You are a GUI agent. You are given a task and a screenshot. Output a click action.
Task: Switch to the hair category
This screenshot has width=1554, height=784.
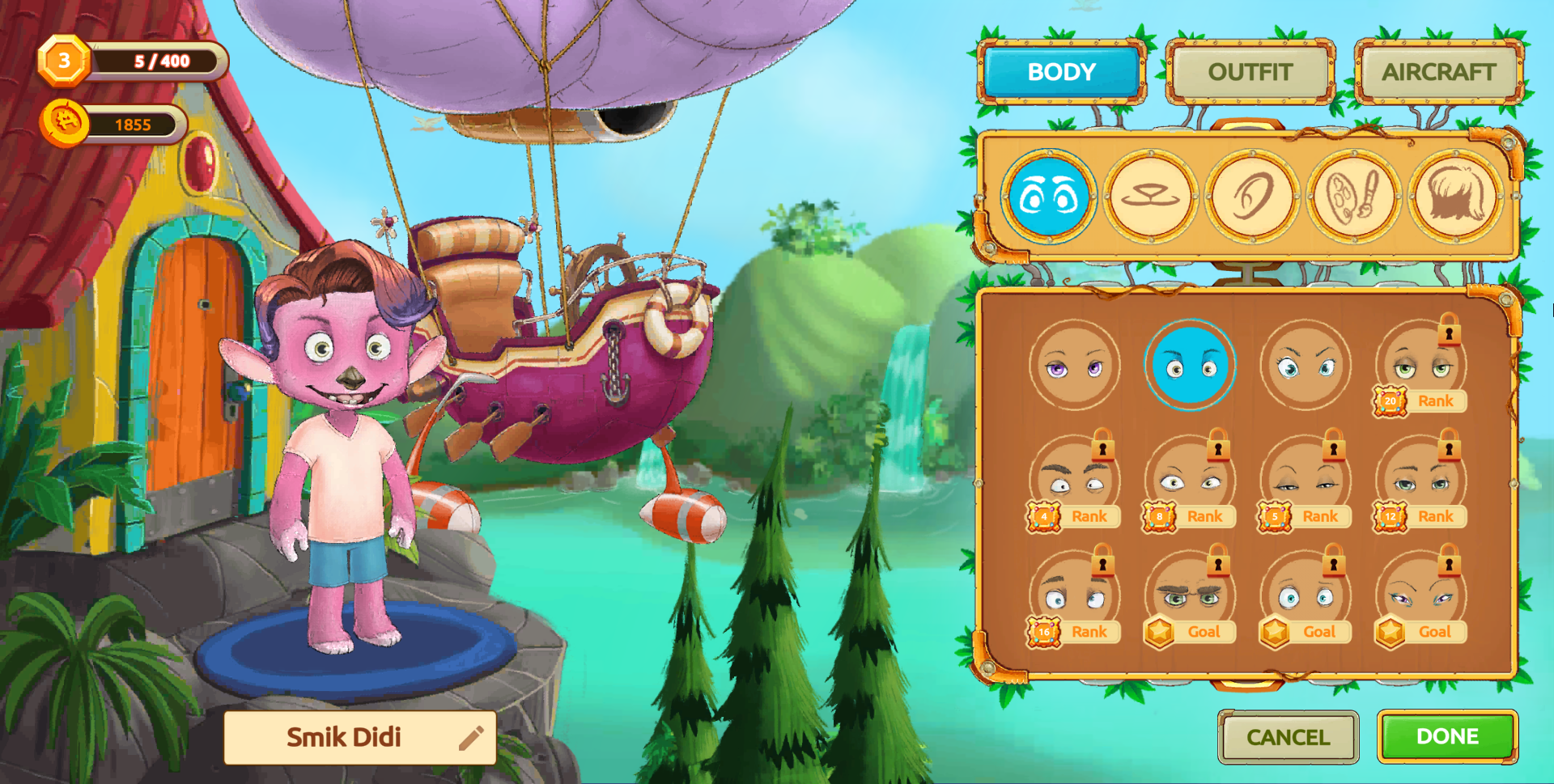coord(1456,197)
